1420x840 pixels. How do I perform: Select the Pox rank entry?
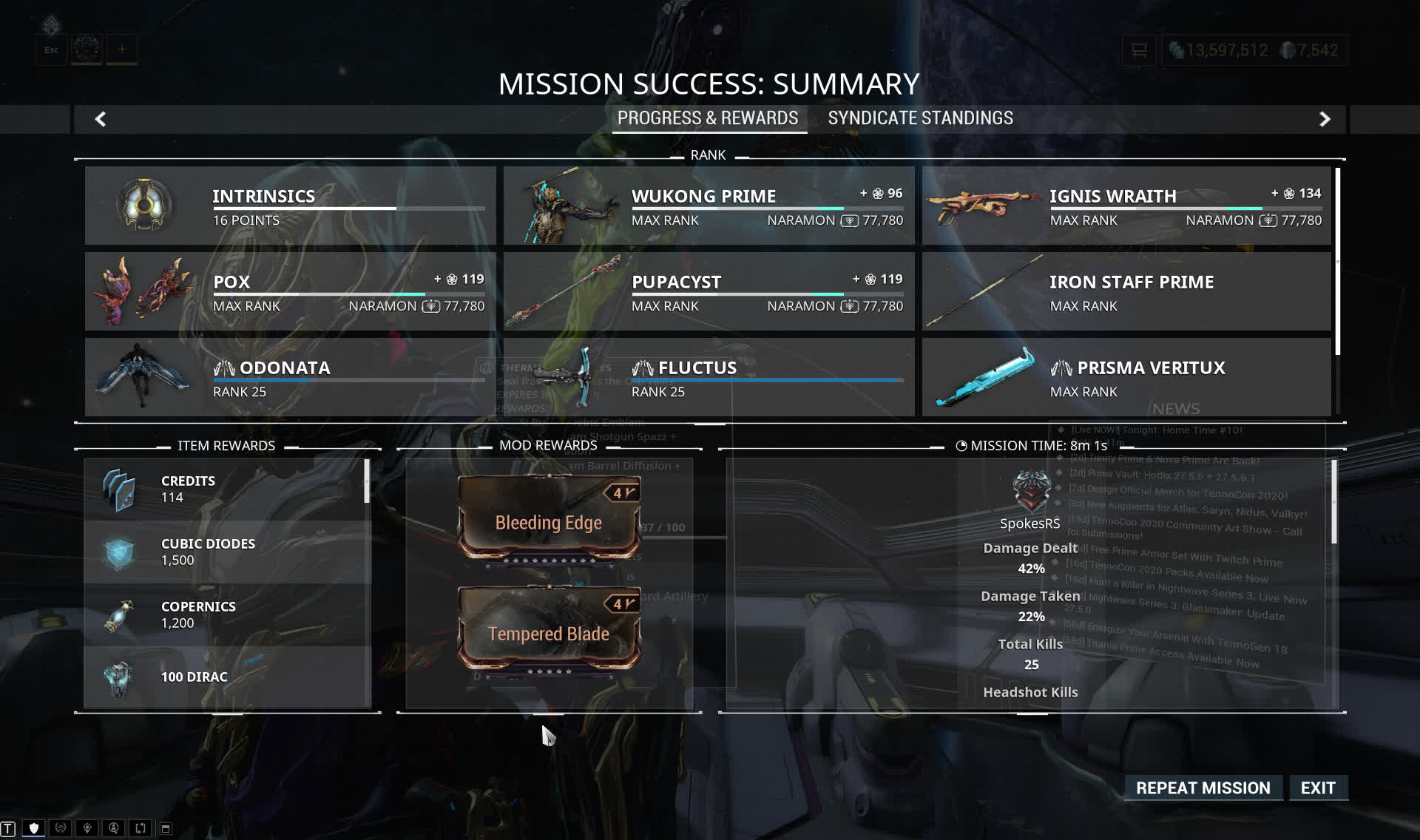pos(290,291)
